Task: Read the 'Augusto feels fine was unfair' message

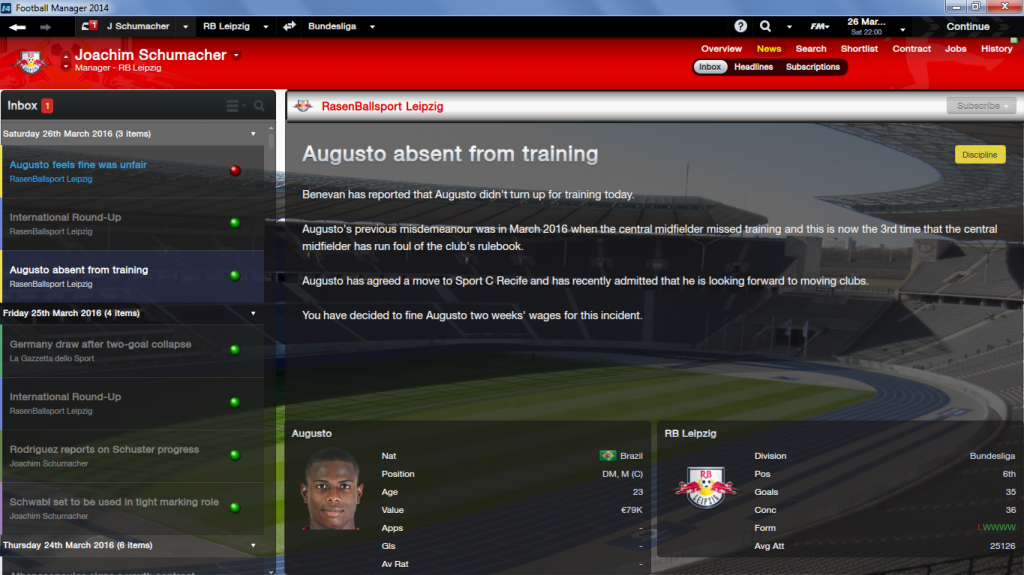Action: [78, 165]
